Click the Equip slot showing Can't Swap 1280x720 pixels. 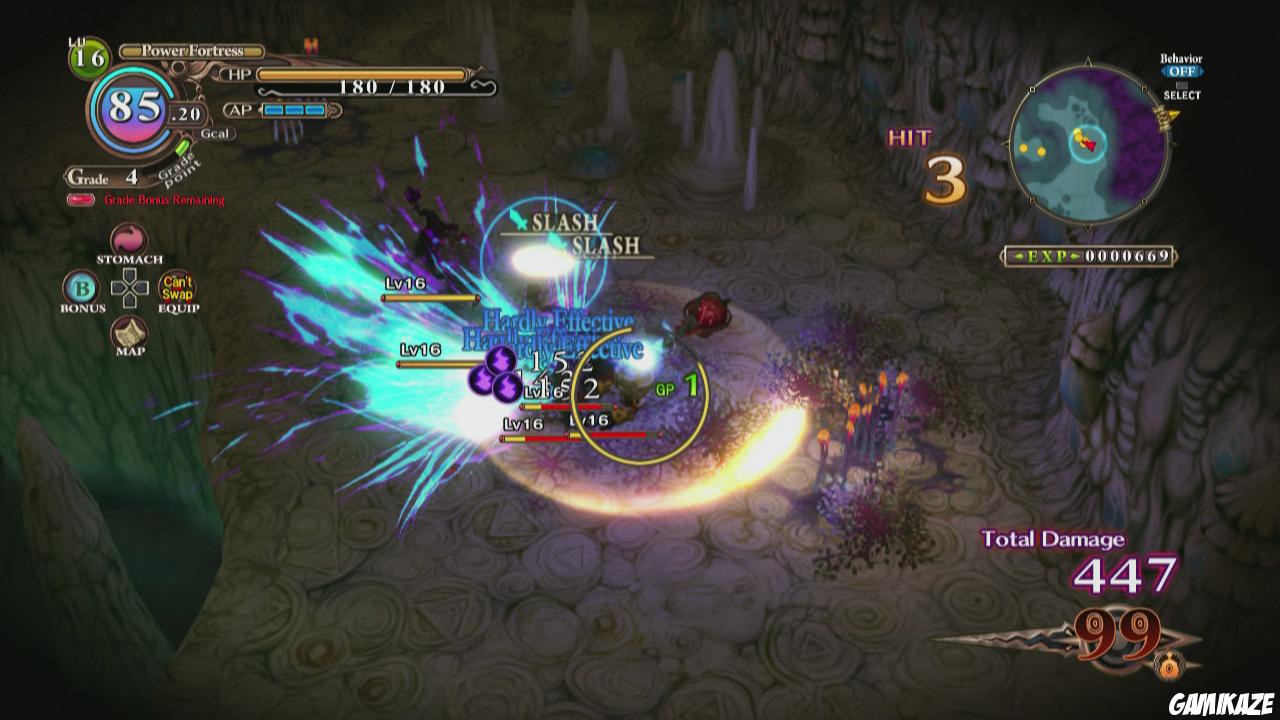pos(177,288)
